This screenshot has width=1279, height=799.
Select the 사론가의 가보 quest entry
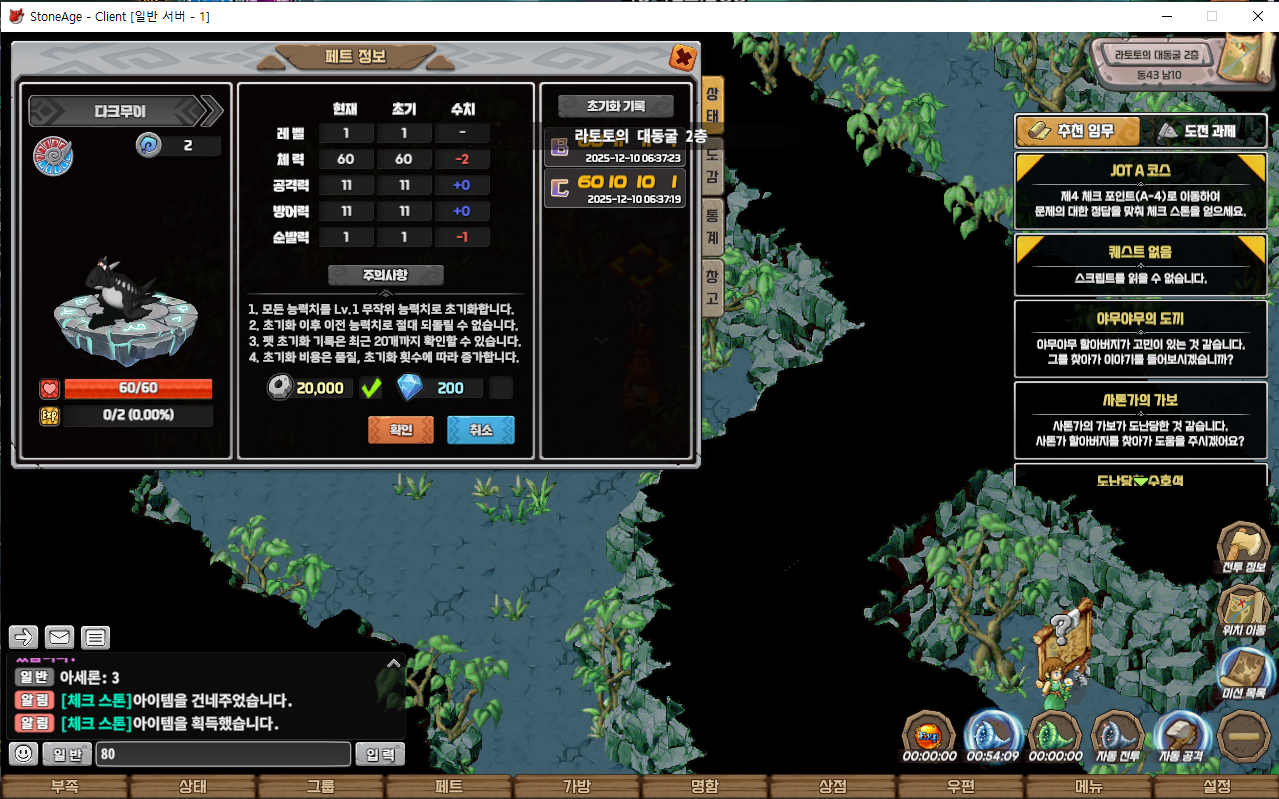click(1140, 420)
